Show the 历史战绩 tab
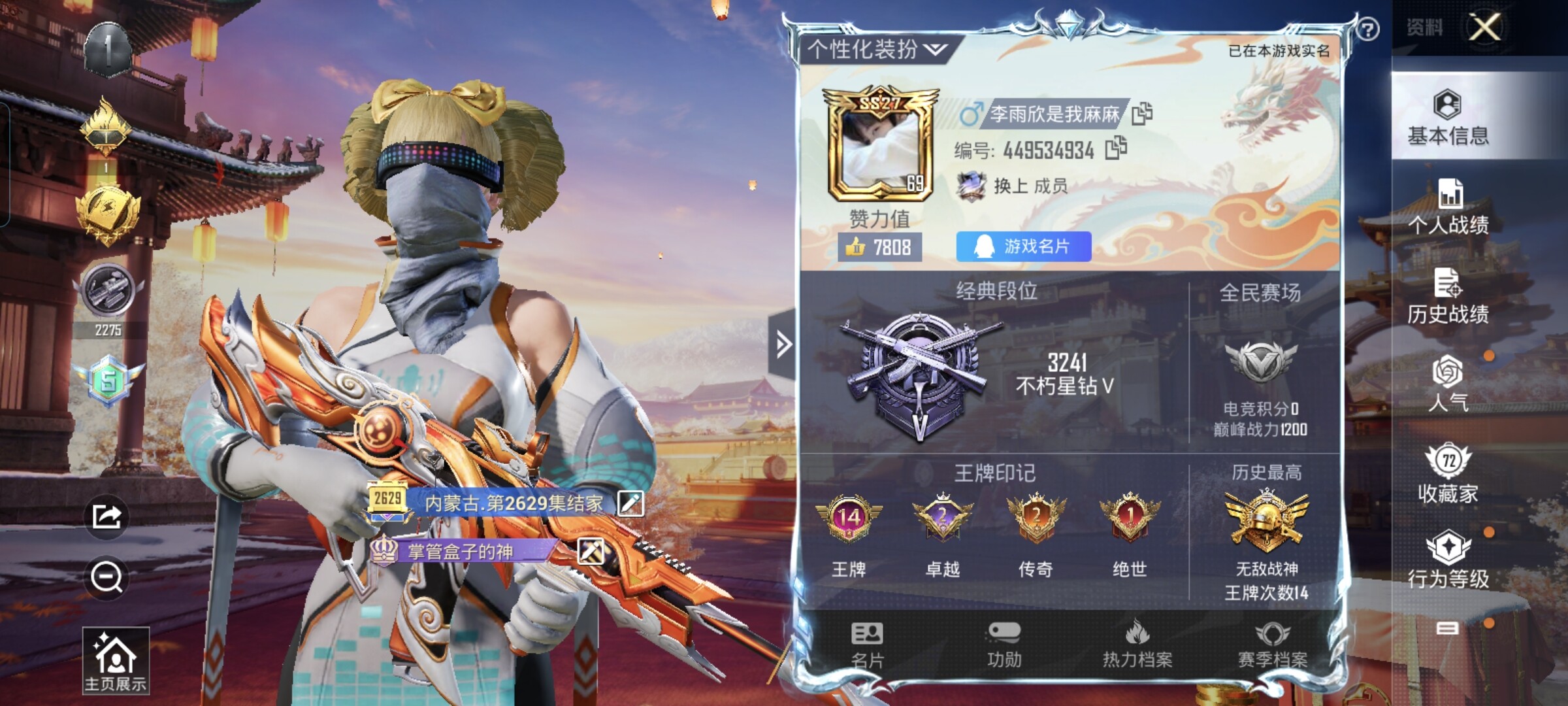This screenshot has width=1568, height=706. (x=1448, y=296)
